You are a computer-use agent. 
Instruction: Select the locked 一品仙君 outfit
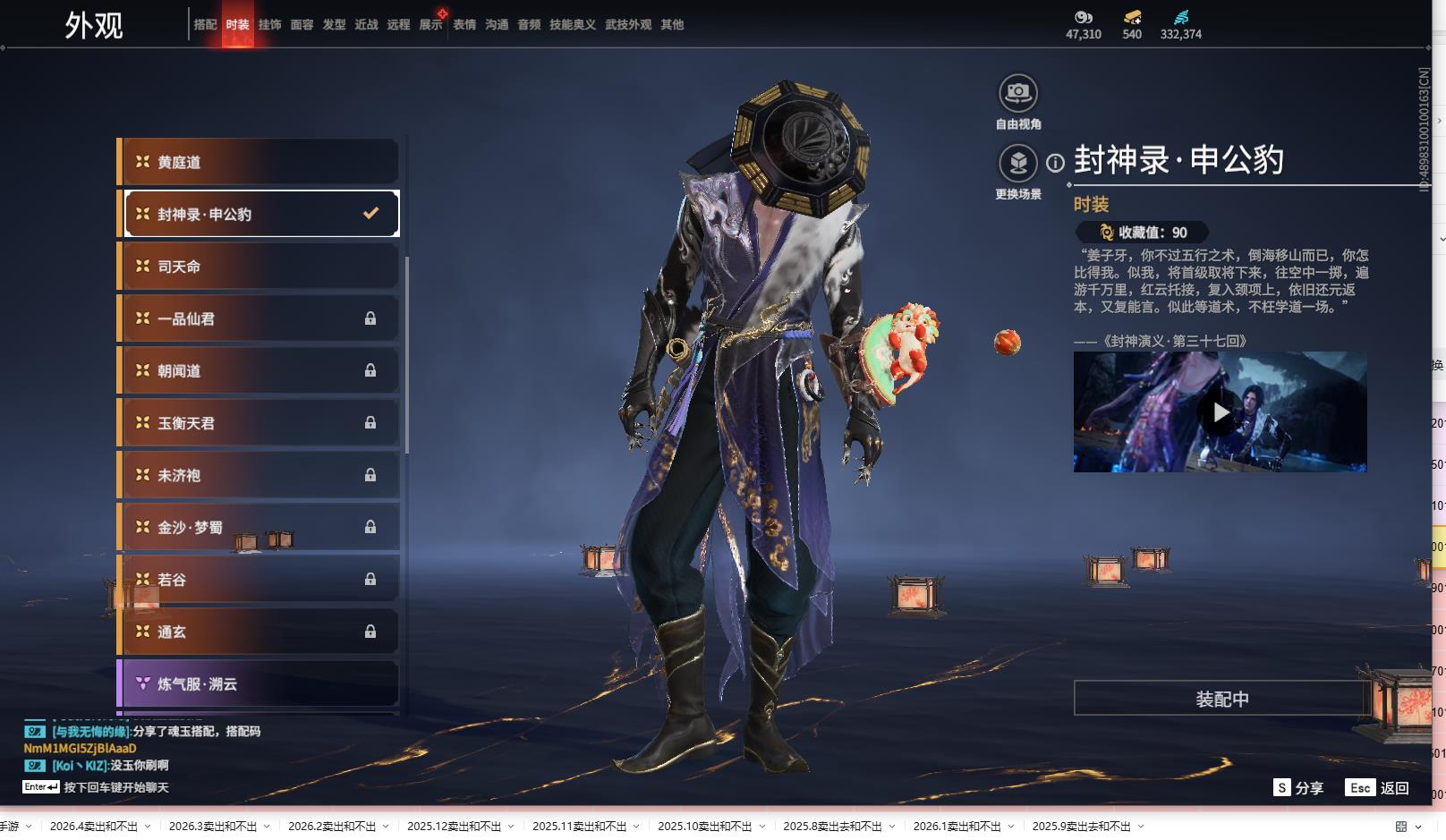pos(259,318)
